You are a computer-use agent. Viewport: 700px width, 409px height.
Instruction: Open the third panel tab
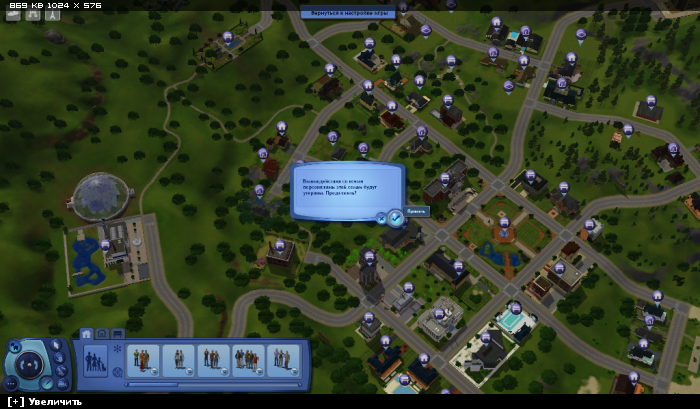(x=117, y=334)
